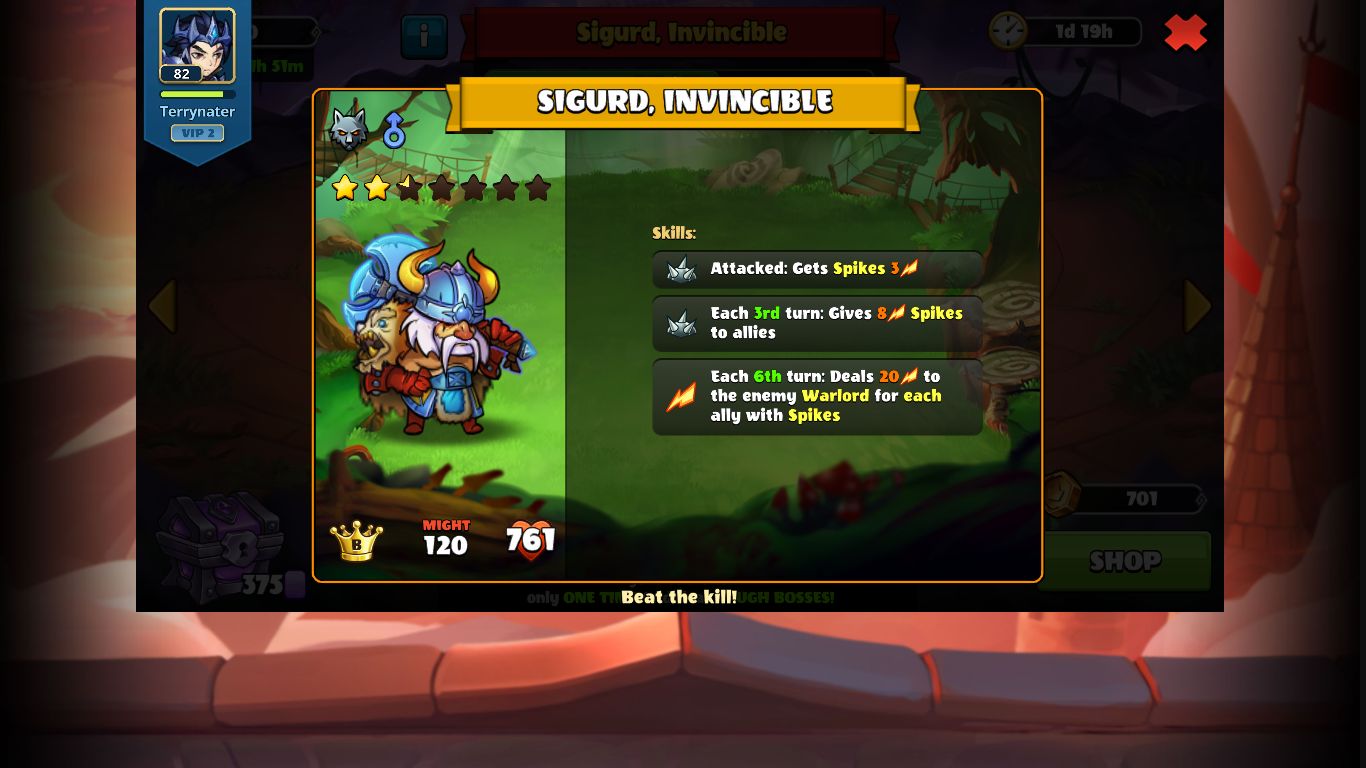The image size is (1366, 768).
Task: Select the wolf faction icon
Action: (x=347, y=130)
